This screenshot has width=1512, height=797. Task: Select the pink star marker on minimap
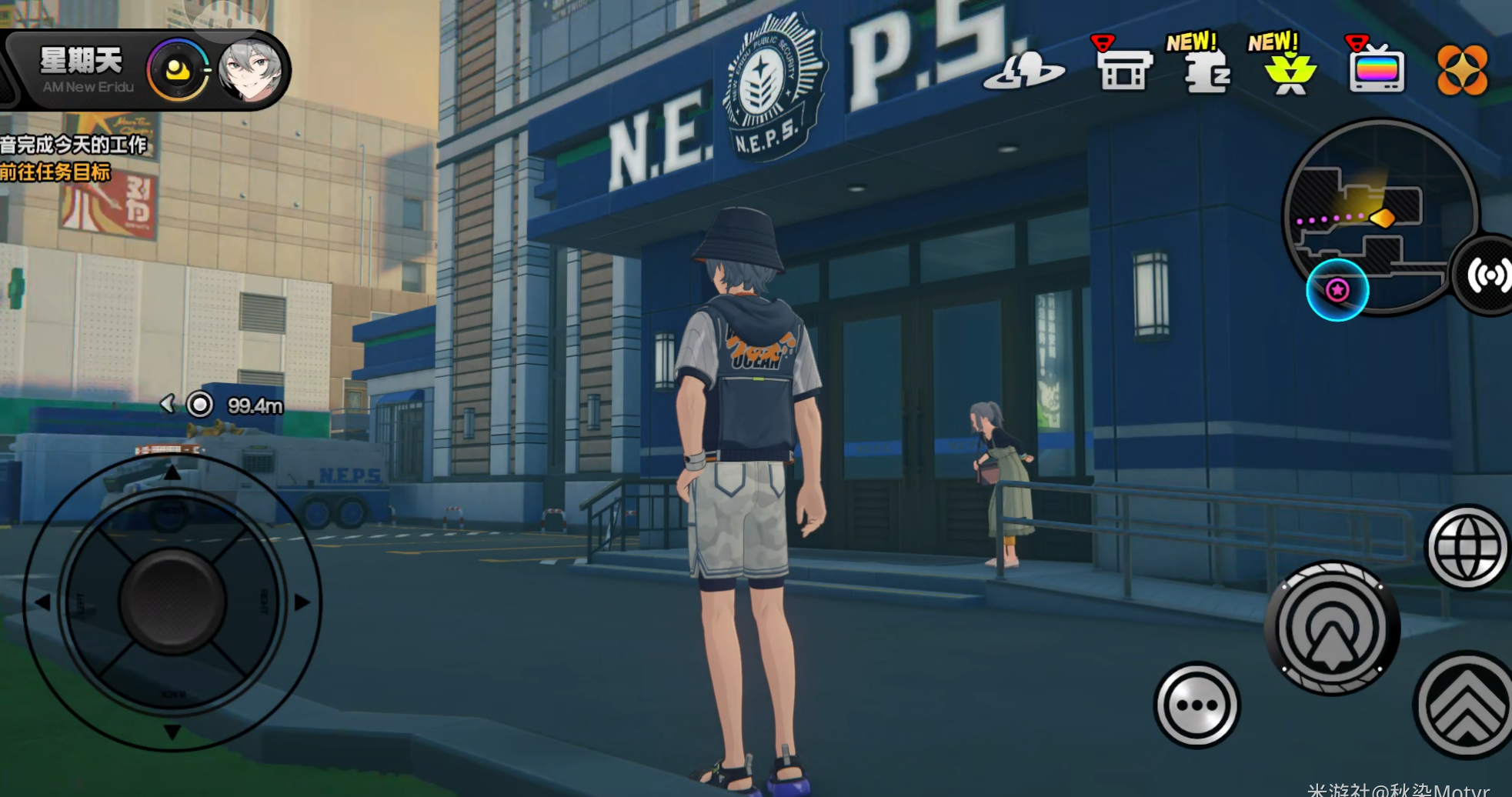click(1337, 290)
